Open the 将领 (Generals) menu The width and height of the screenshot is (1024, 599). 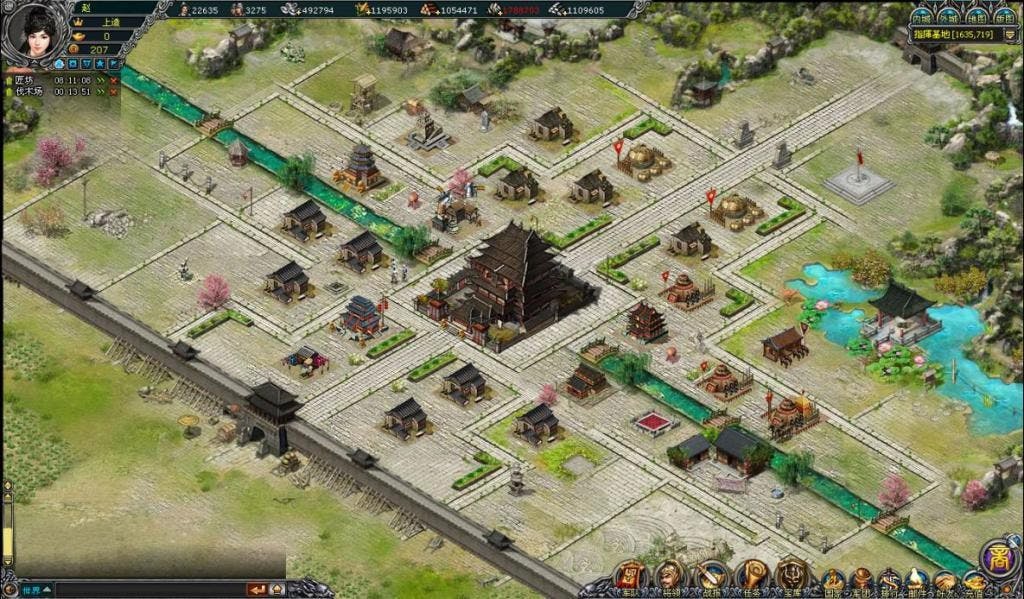[x=669, y=577]
